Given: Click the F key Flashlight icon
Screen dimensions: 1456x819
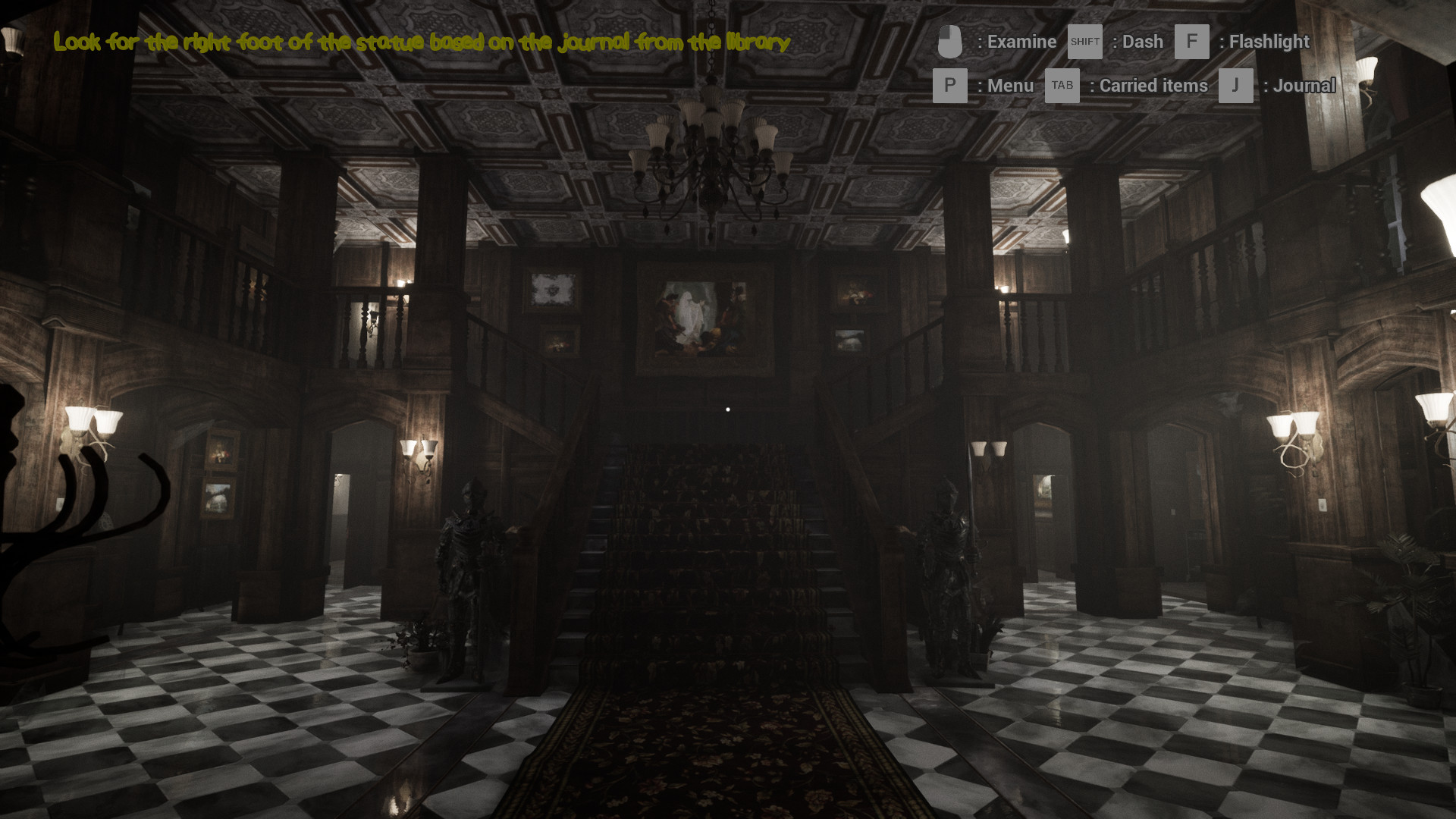Looking at the screenshot, I should 1191,42.
